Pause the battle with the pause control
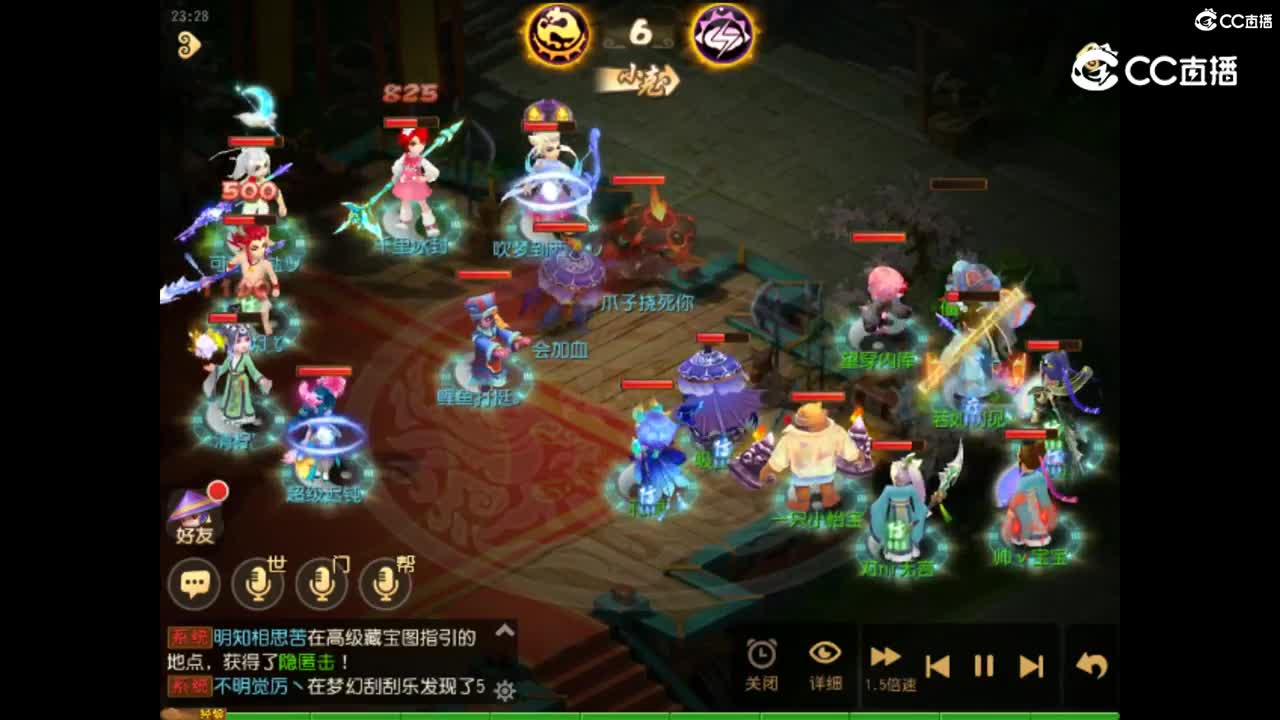The height and width of the screenshot is (720, 1280). tap(983, 665)
